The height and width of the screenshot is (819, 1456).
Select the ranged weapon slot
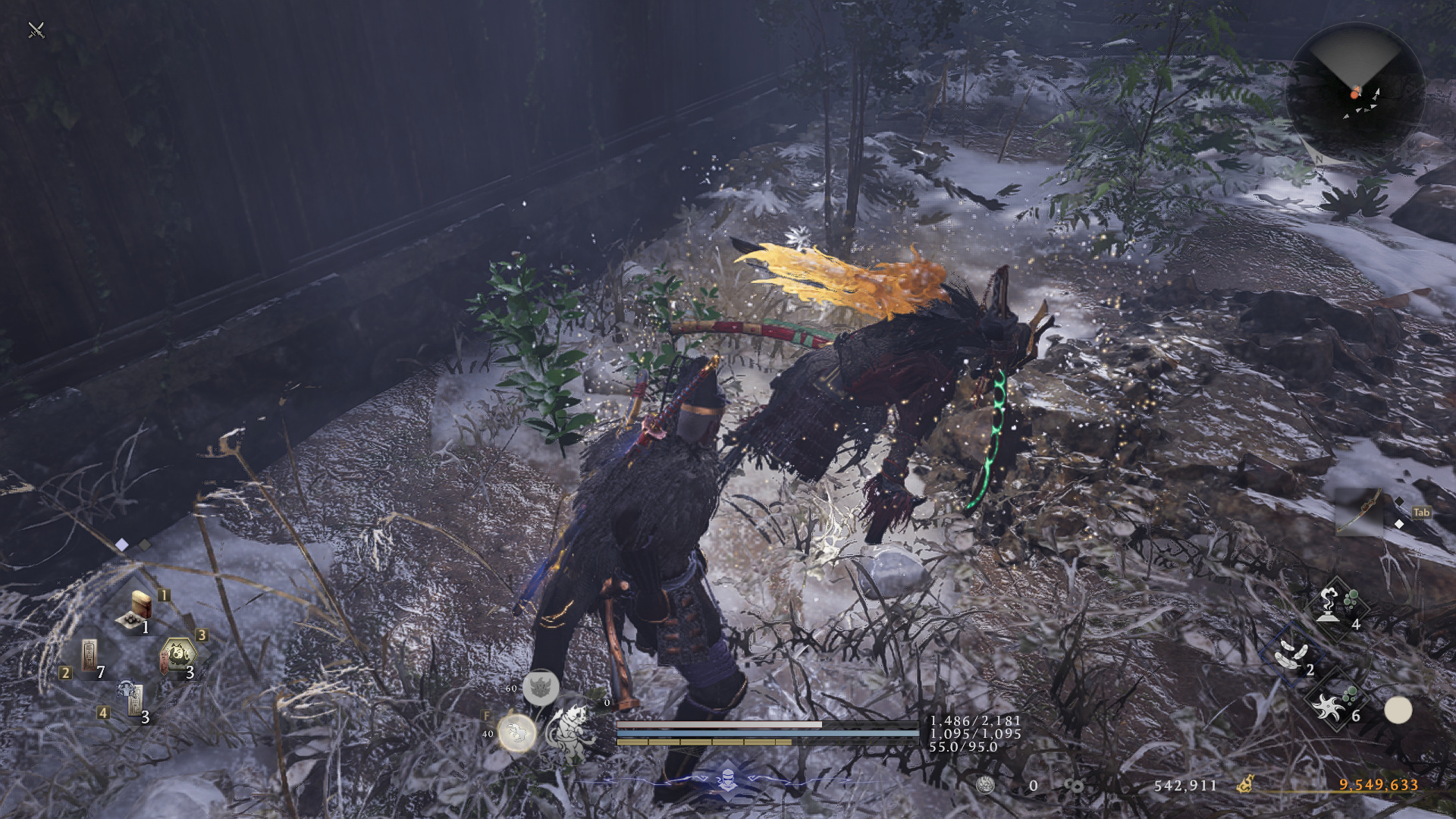tap(1361, 511)
